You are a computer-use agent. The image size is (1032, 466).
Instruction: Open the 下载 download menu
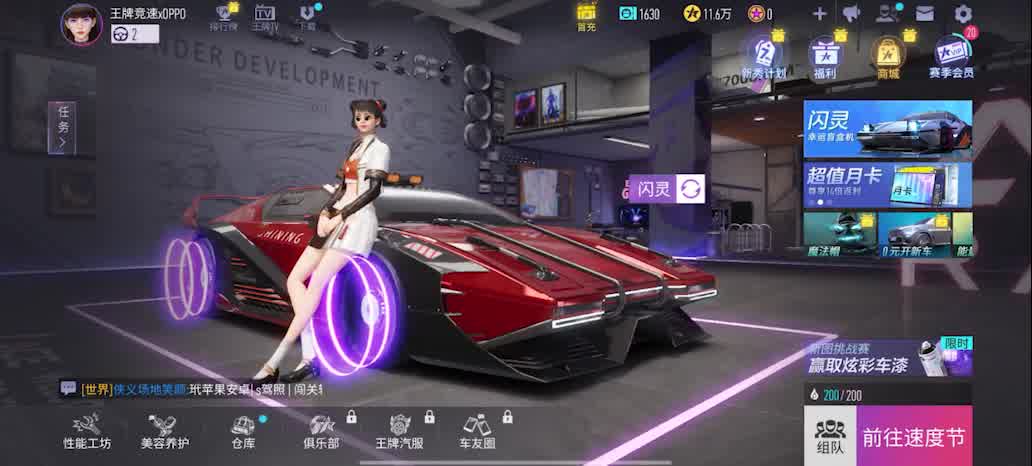308,17
